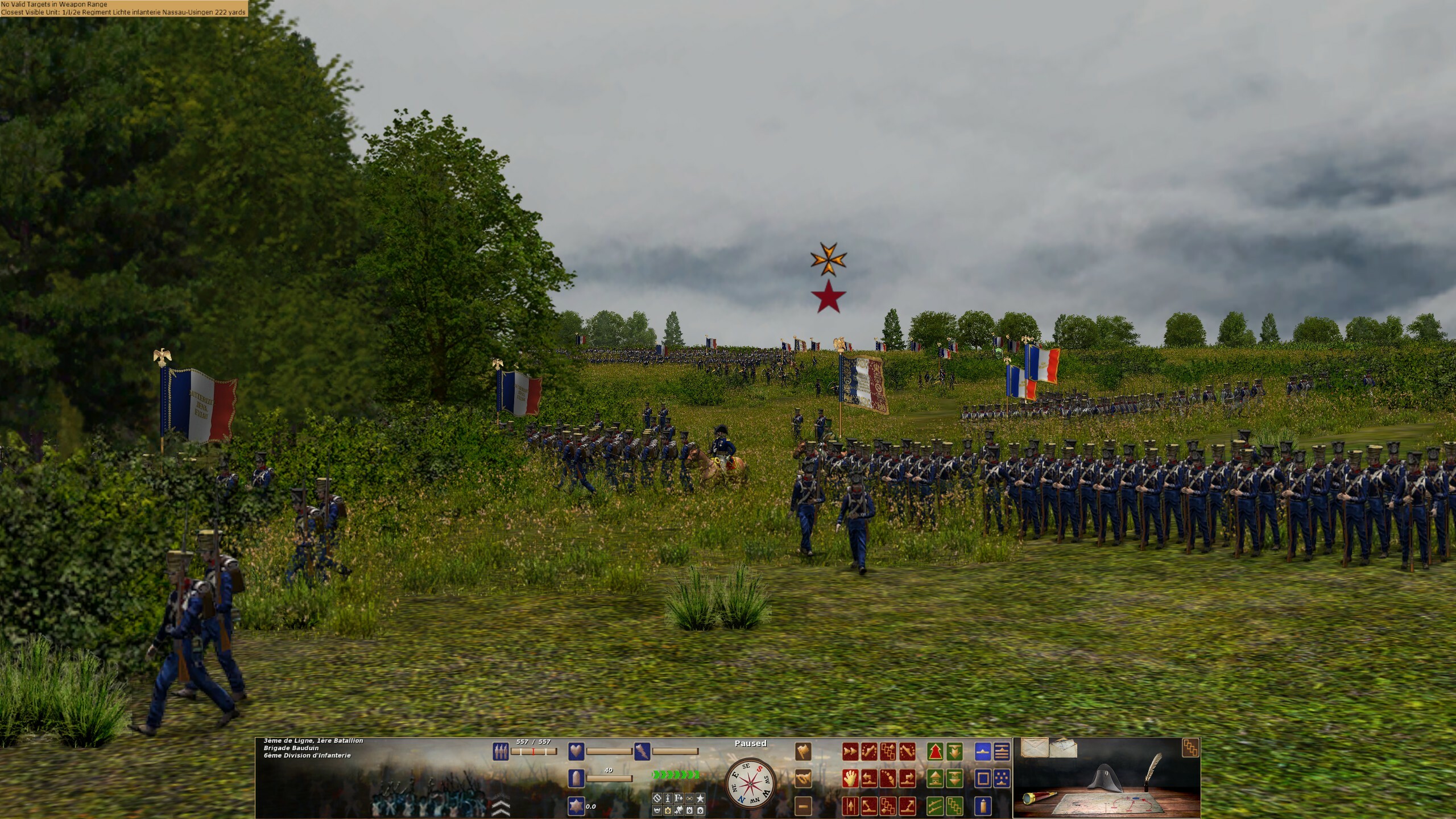Form column using the stacked-lines formation icon
This screenshot has height=819, width=1456.
pos(1002,751)
